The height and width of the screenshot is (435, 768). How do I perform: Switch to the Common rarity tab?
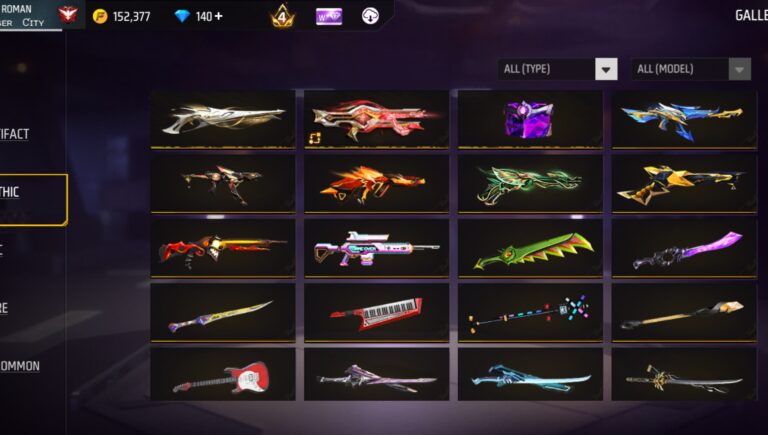[x=22, y=365]
